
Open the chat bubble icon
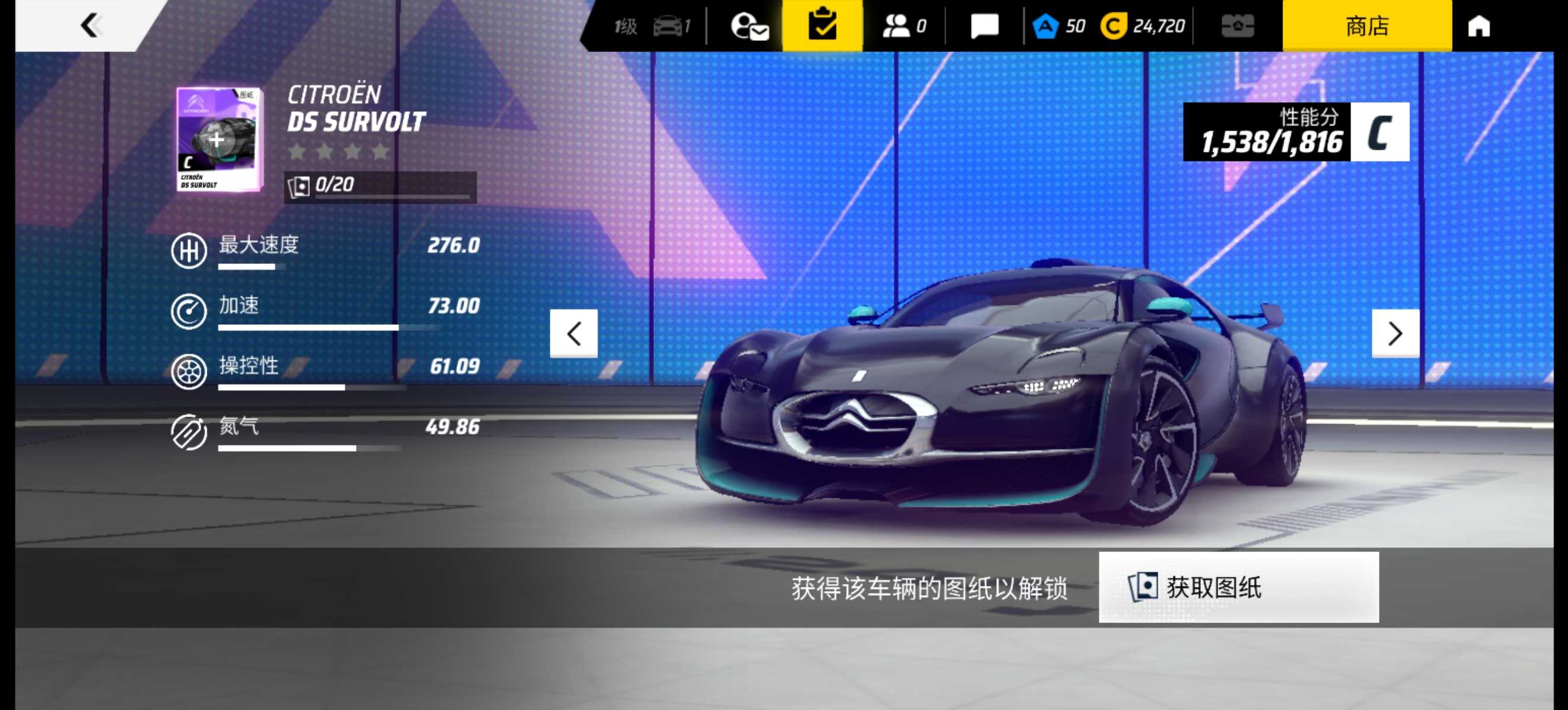(984, 26)
